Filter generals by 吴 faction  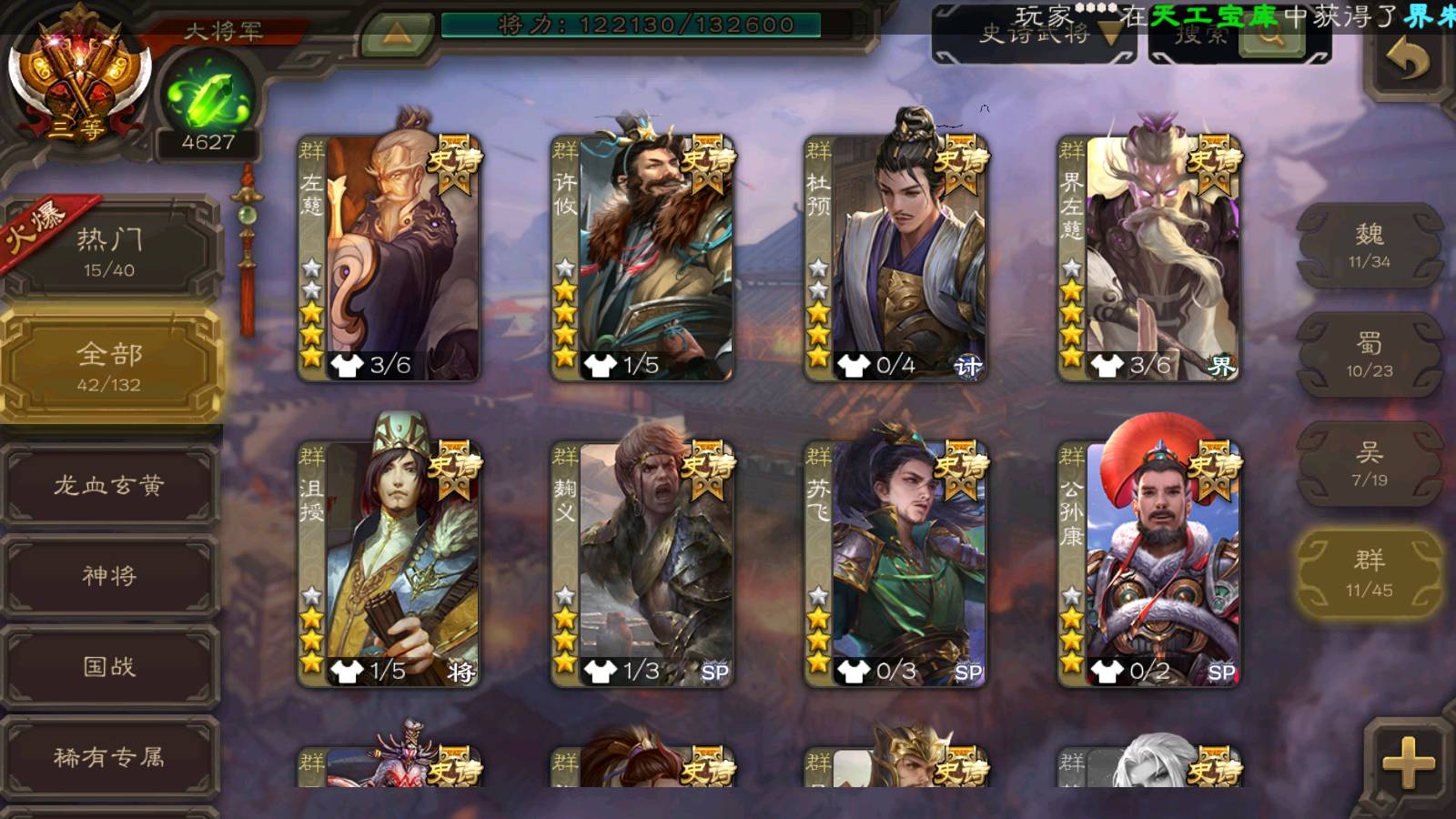[1369, 464]
